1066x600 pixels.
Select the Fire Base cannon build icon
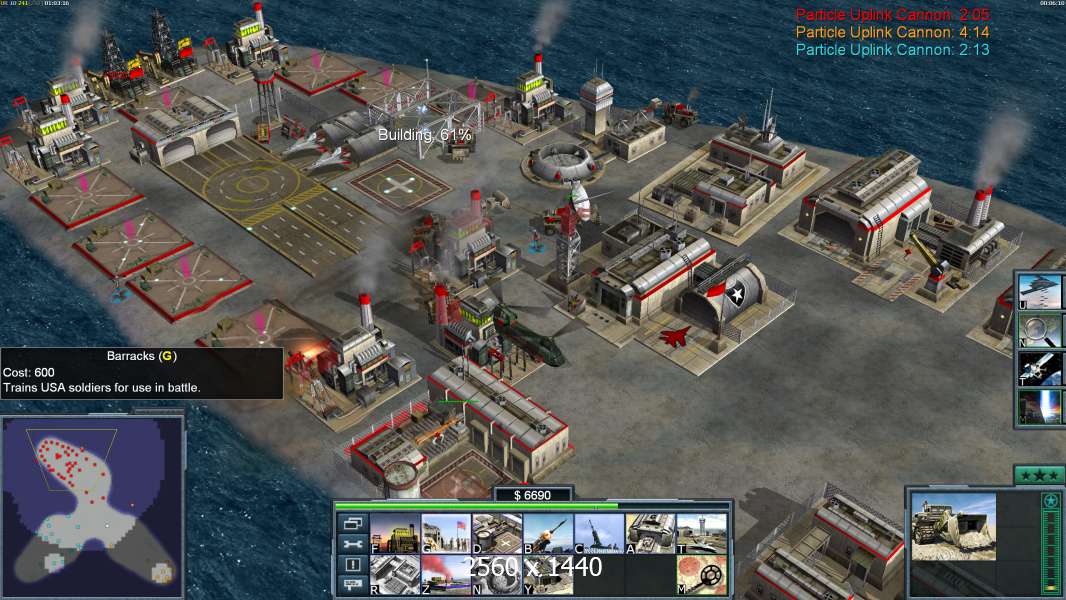[599, 534]
